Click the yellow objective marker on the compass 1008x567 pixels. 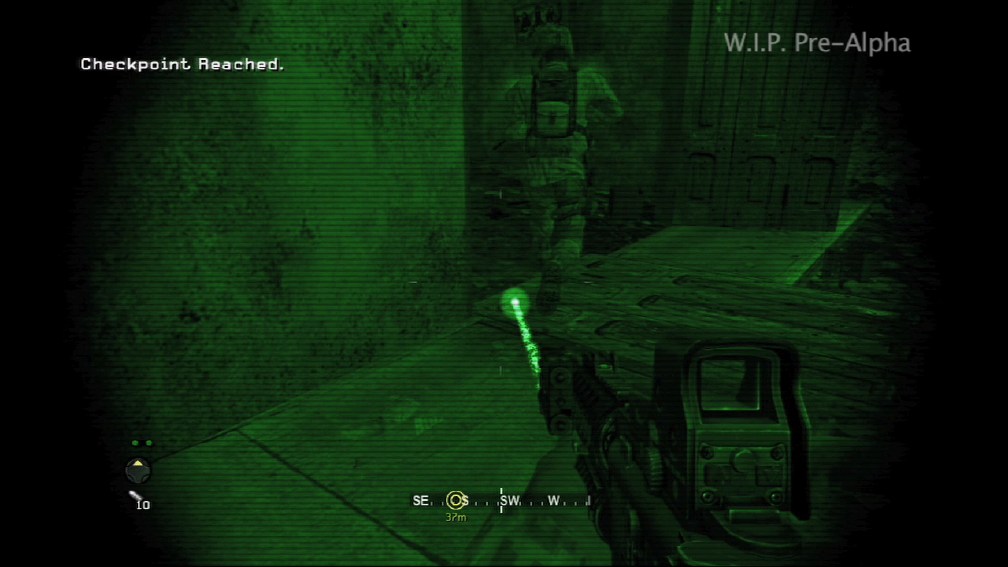(456, 500)
